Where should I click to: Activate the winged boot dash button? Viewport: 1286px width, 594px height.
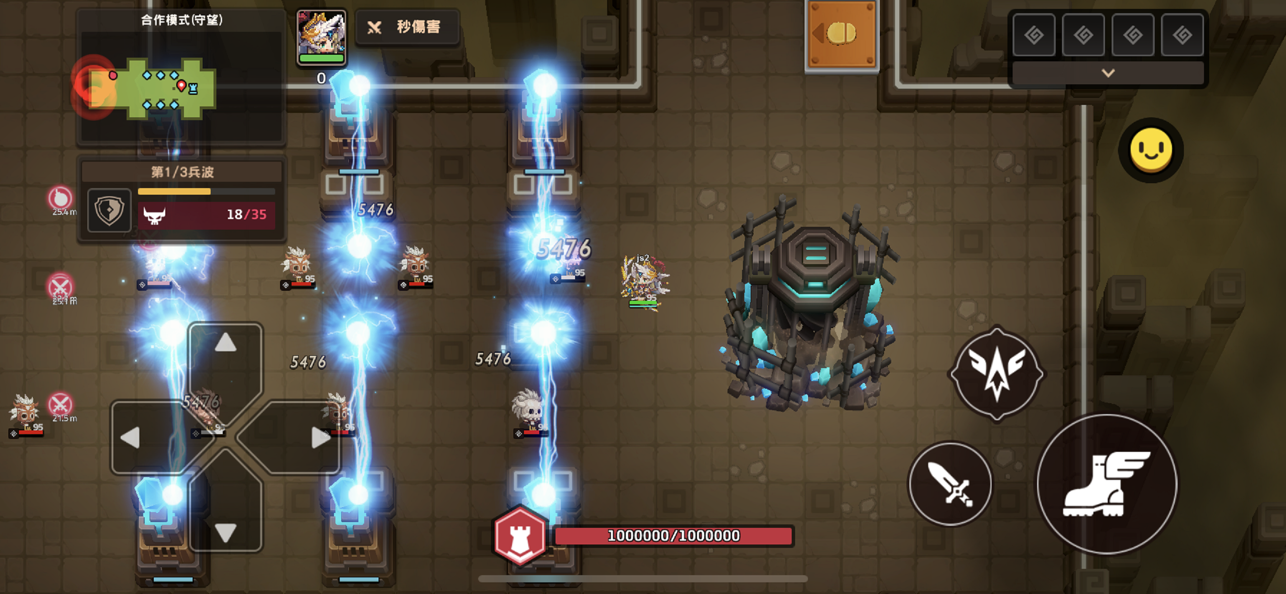(x=1107, y=484)
